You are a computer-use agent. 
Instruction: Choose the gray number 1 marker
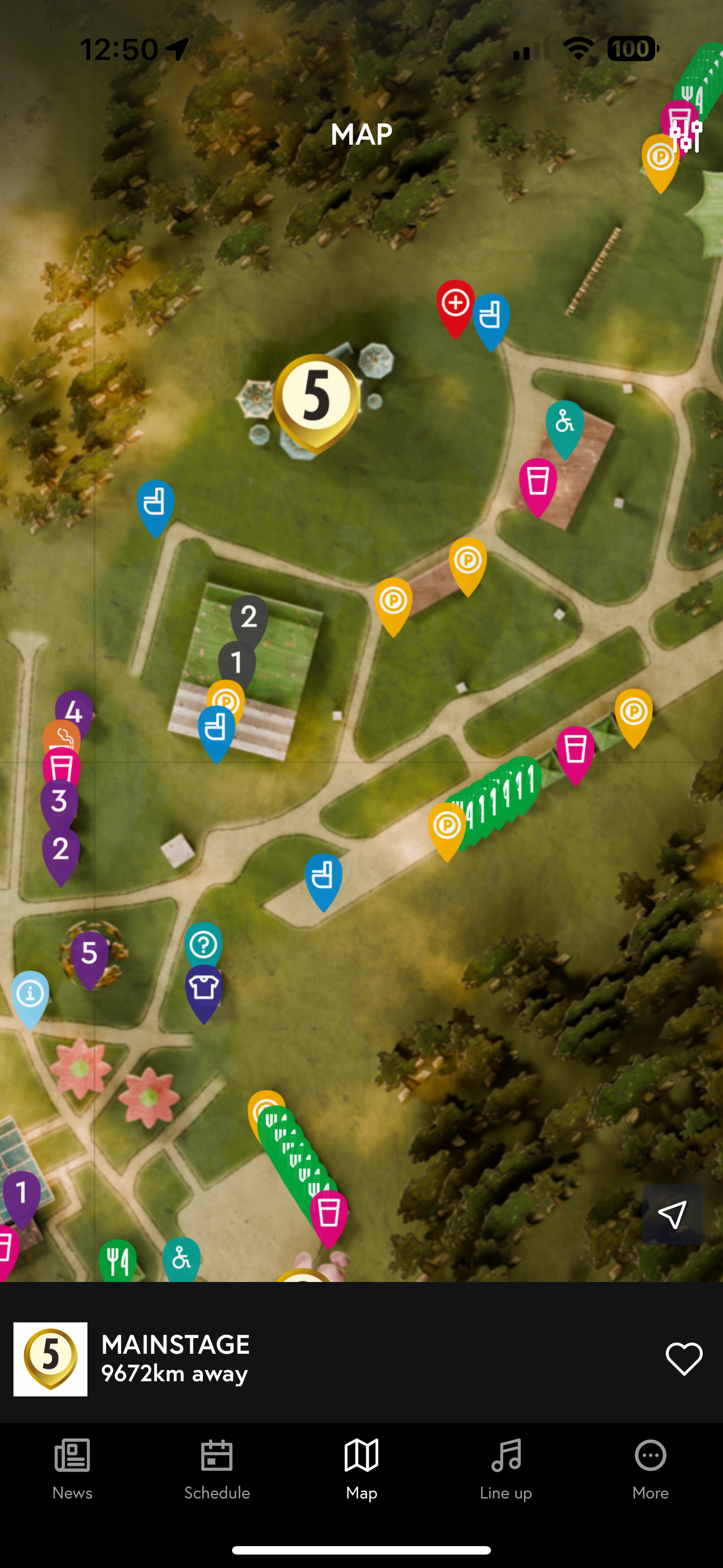tap(237, 662)
